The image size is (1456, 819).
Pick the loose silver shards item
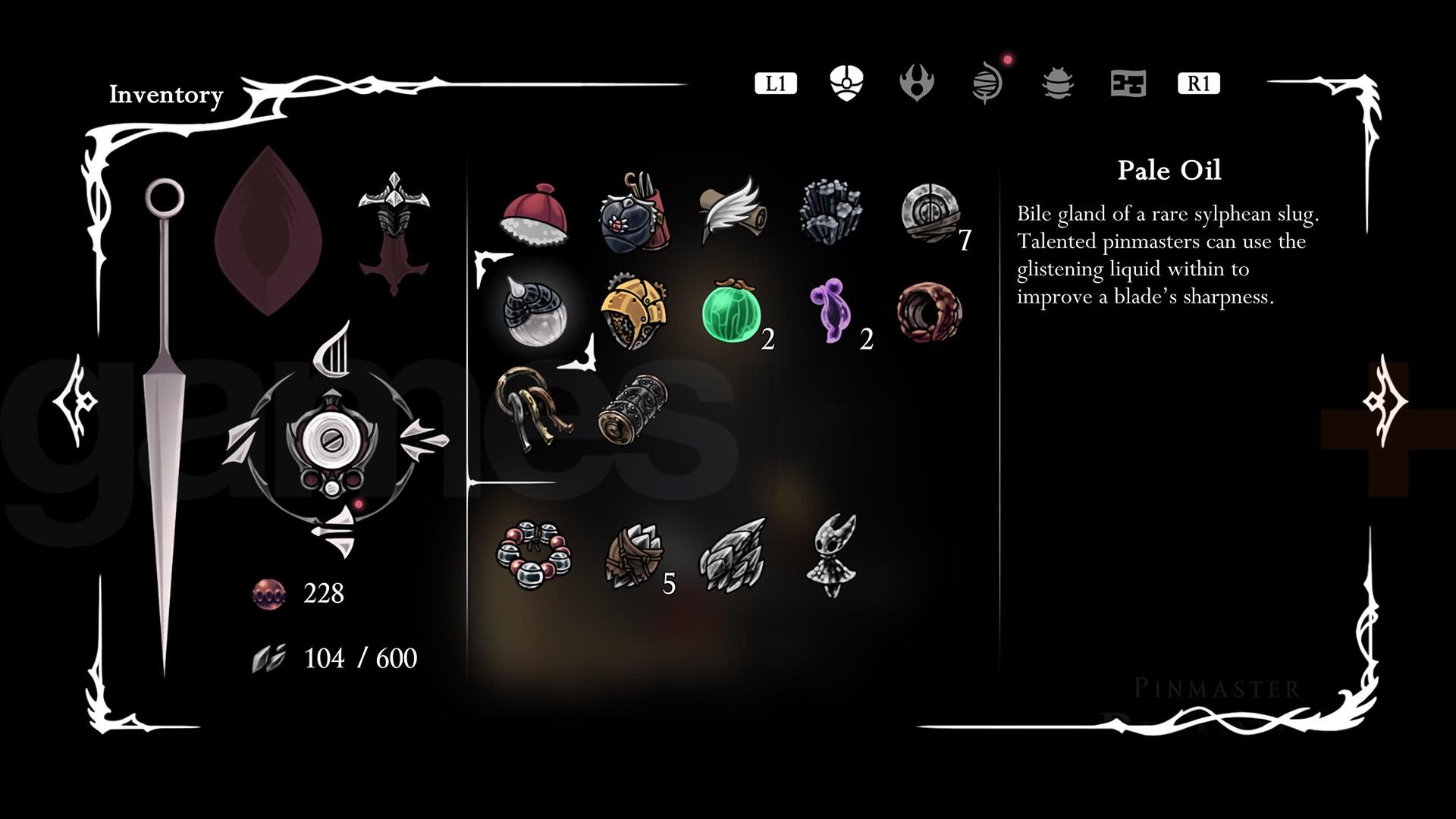point(731,554)
